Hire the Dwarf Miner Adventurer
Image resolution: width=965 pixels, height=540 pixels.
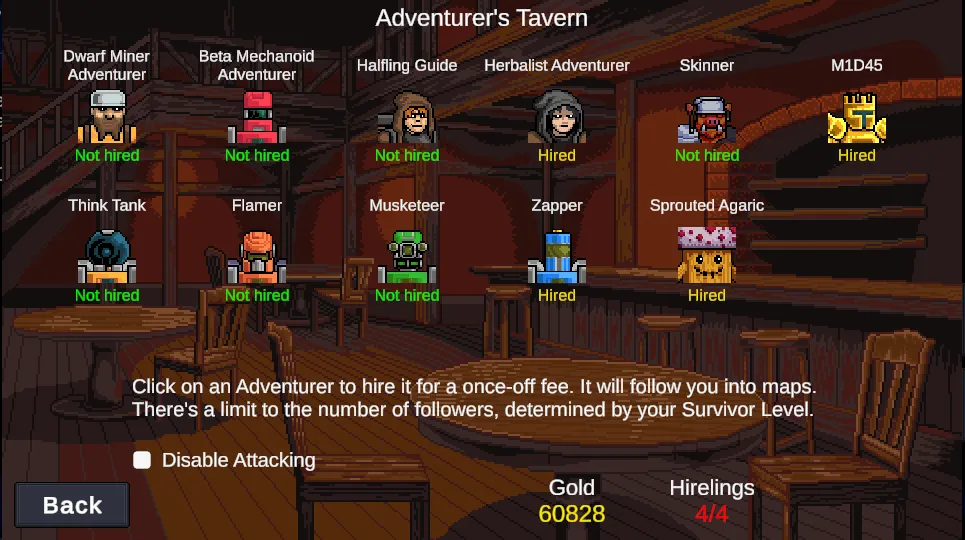coord(106,118)
